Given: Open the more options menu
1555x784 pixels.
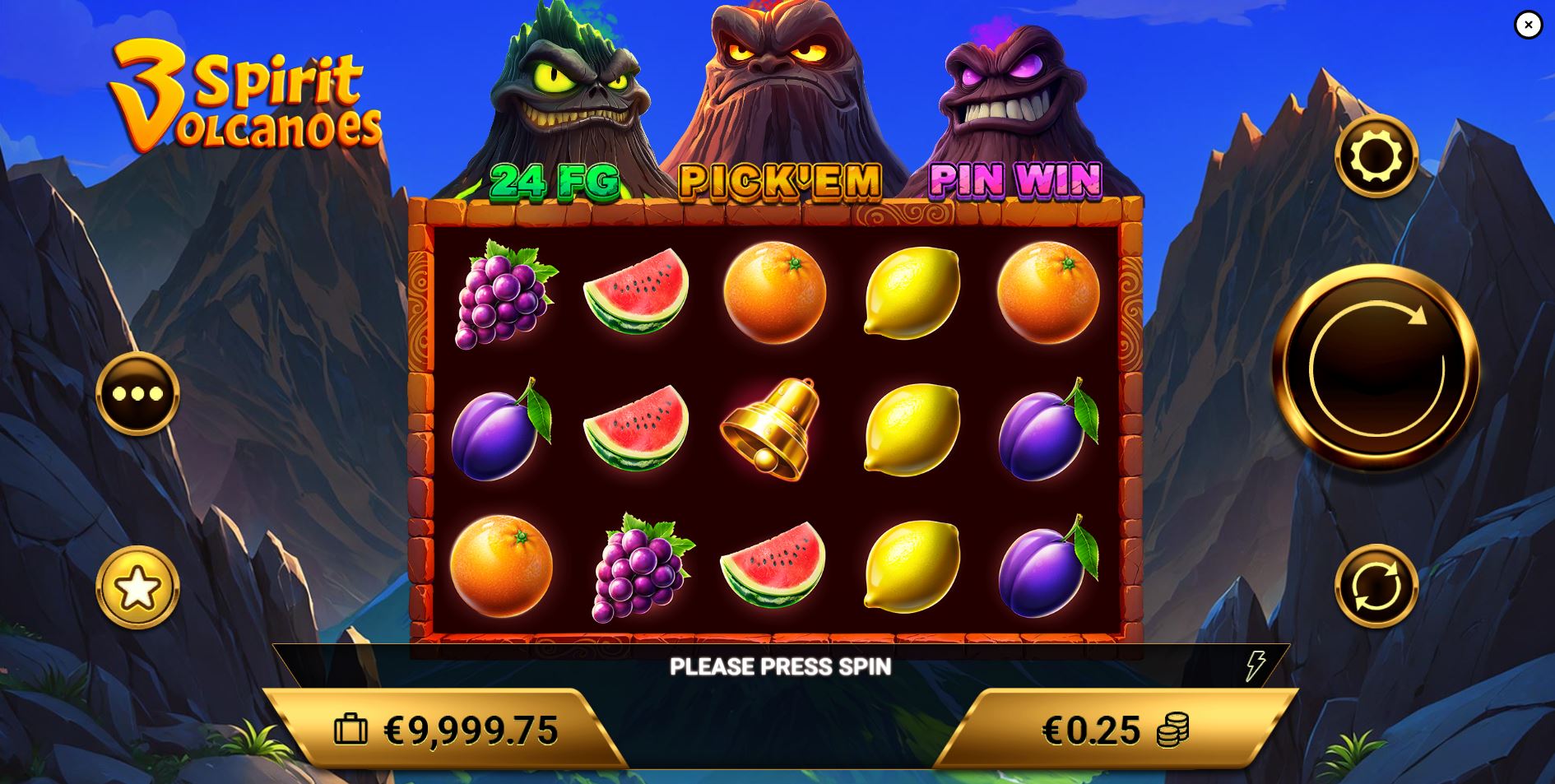Looking at the screenshot, I should pyautogui.click(x=137, y=395).
